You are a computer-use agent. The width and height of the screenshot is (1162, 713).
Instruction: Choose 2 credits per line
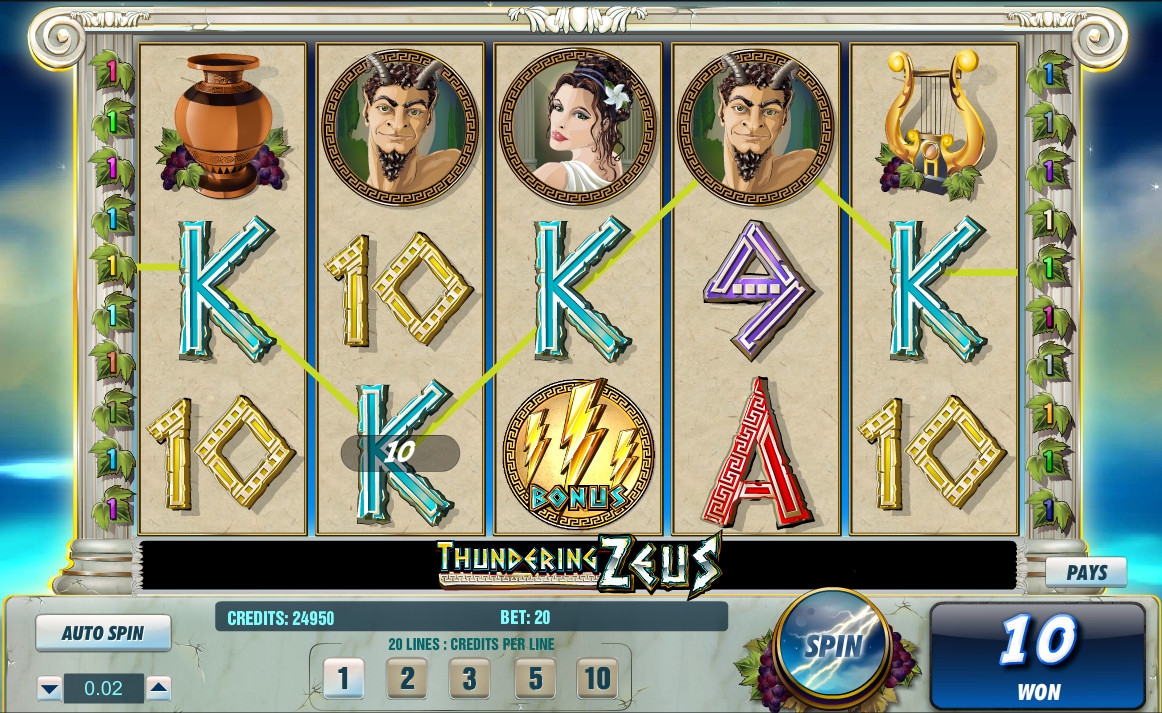(407, 679)
